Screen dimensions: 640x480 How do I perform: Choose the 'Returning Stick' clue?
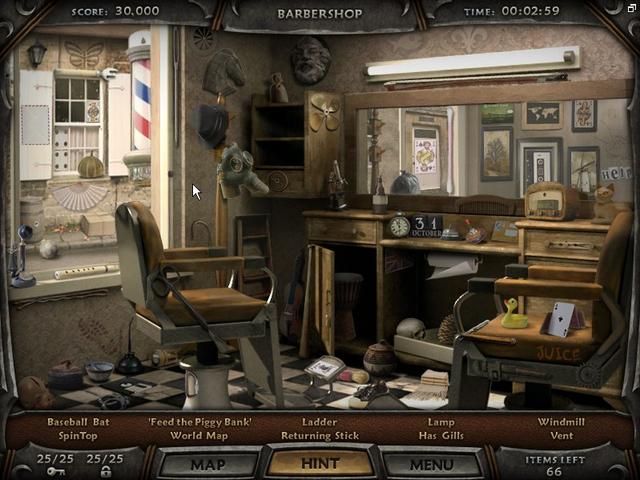coord(320,436)
